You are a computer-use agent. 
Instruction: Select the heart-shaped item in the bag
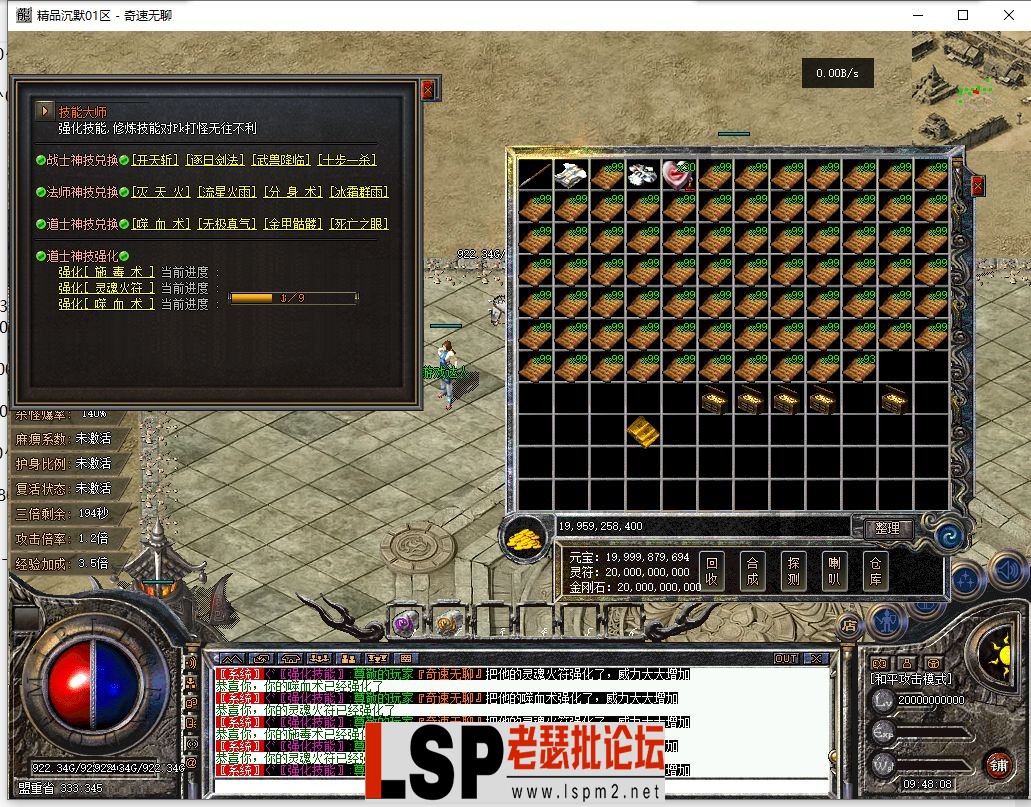[679, 175]
